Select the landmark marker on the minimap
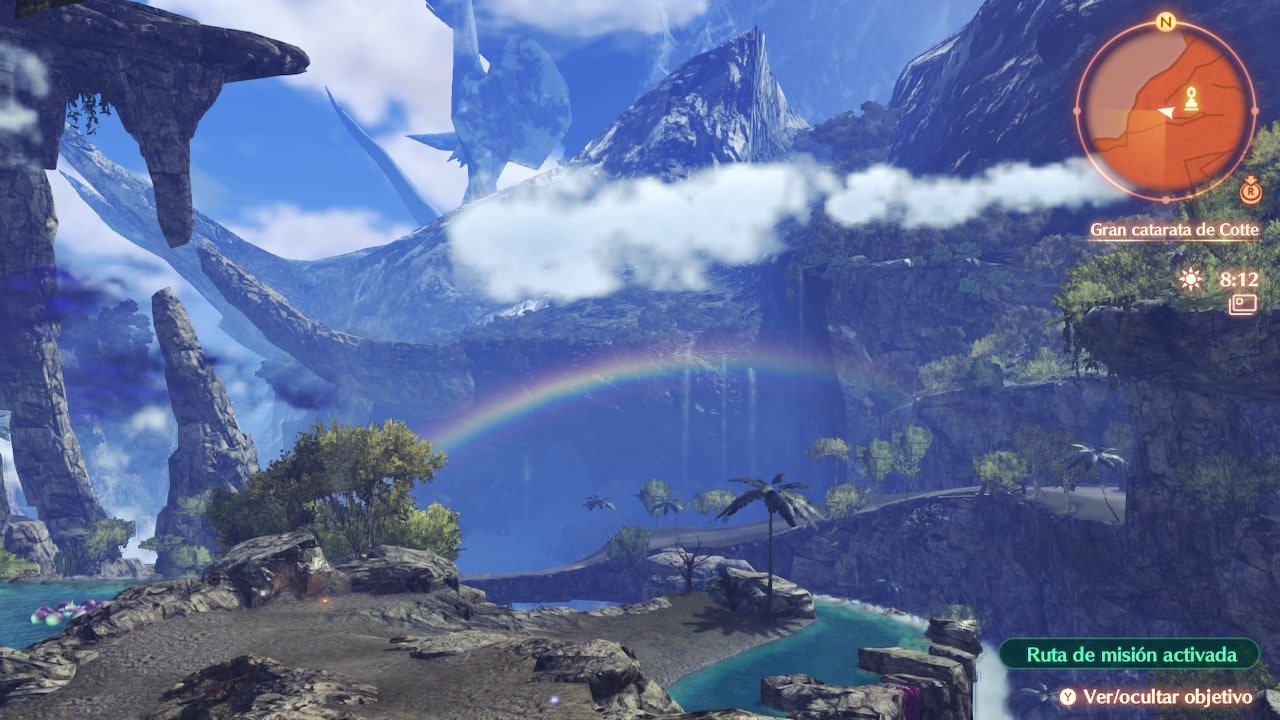The width and height of the screenshot is (1280, 720). pyautogui.click(x=1191, y=98)
